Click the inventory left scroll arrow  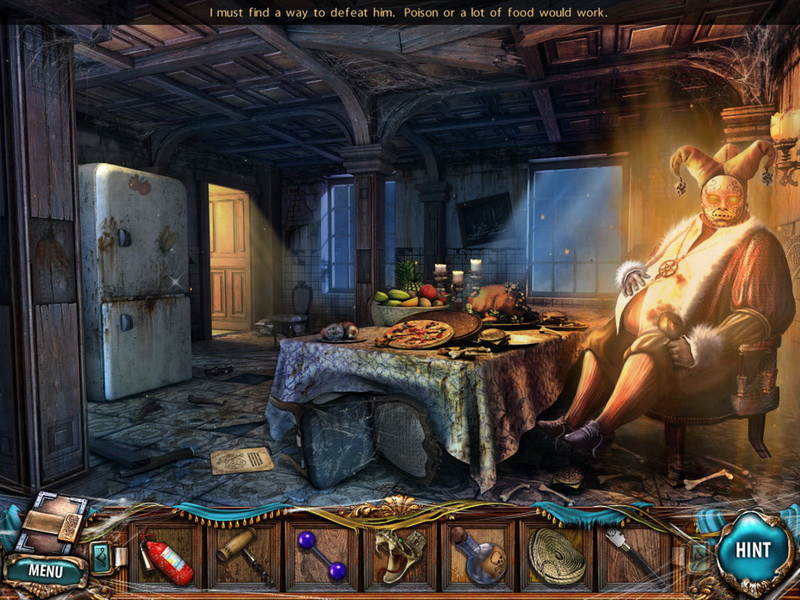(x=101, y=556)
